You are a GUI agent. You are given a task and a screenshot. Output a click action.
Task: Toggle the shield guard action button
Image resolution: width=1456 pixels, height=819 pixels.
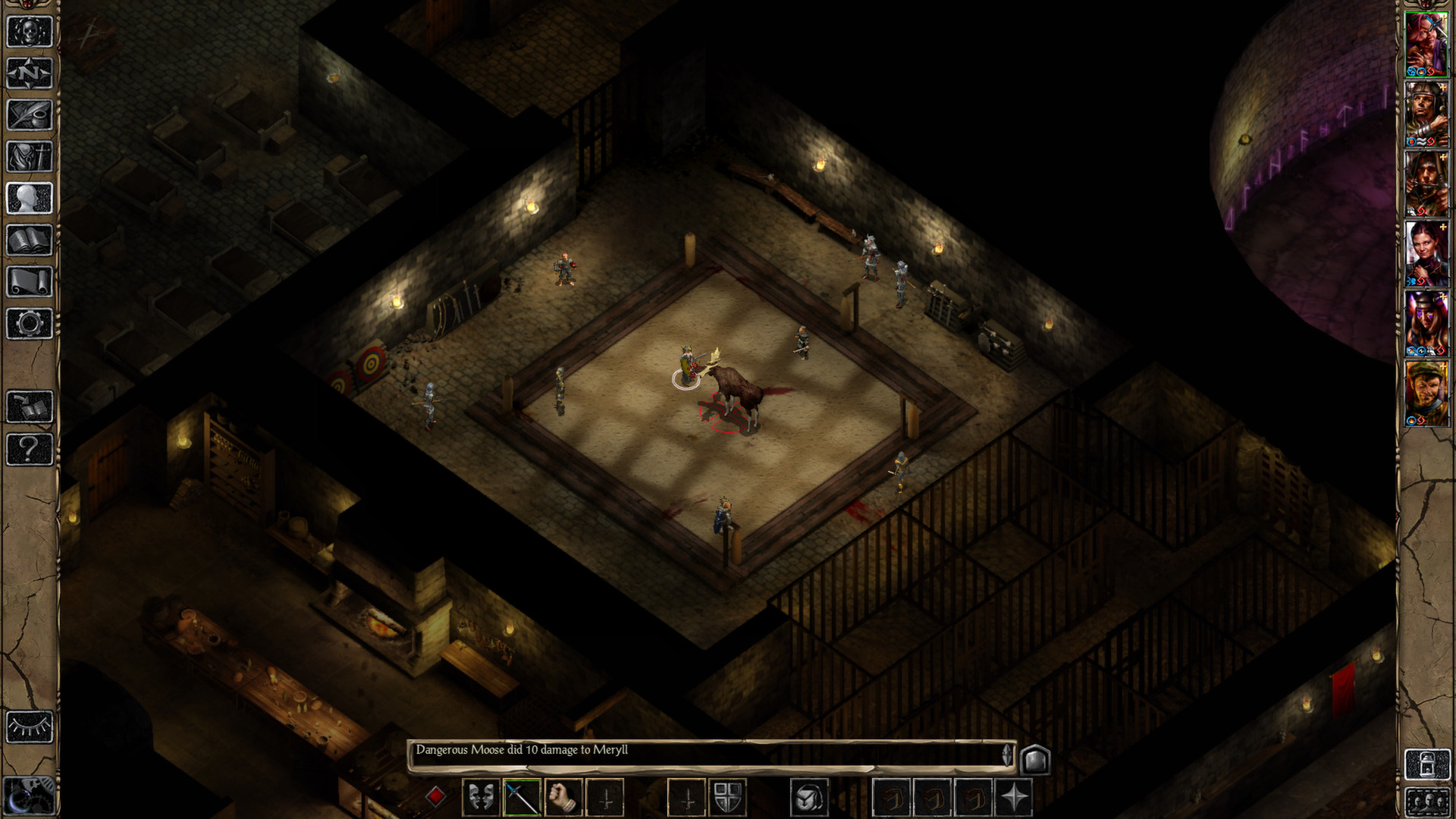click(727, 798)
